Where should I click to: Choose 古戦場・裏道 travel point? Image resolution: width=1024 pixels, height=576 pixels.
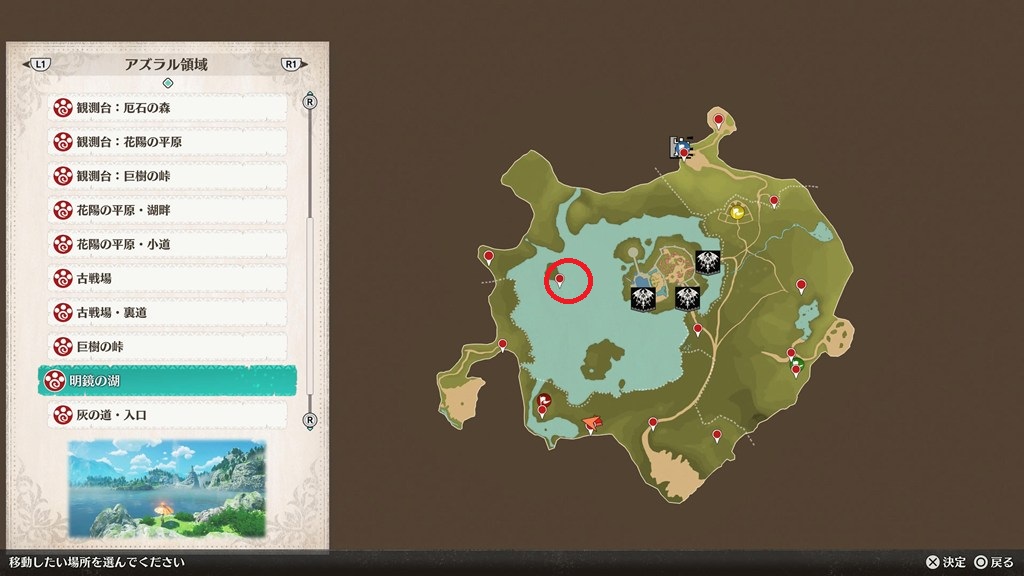click(167, 312)
